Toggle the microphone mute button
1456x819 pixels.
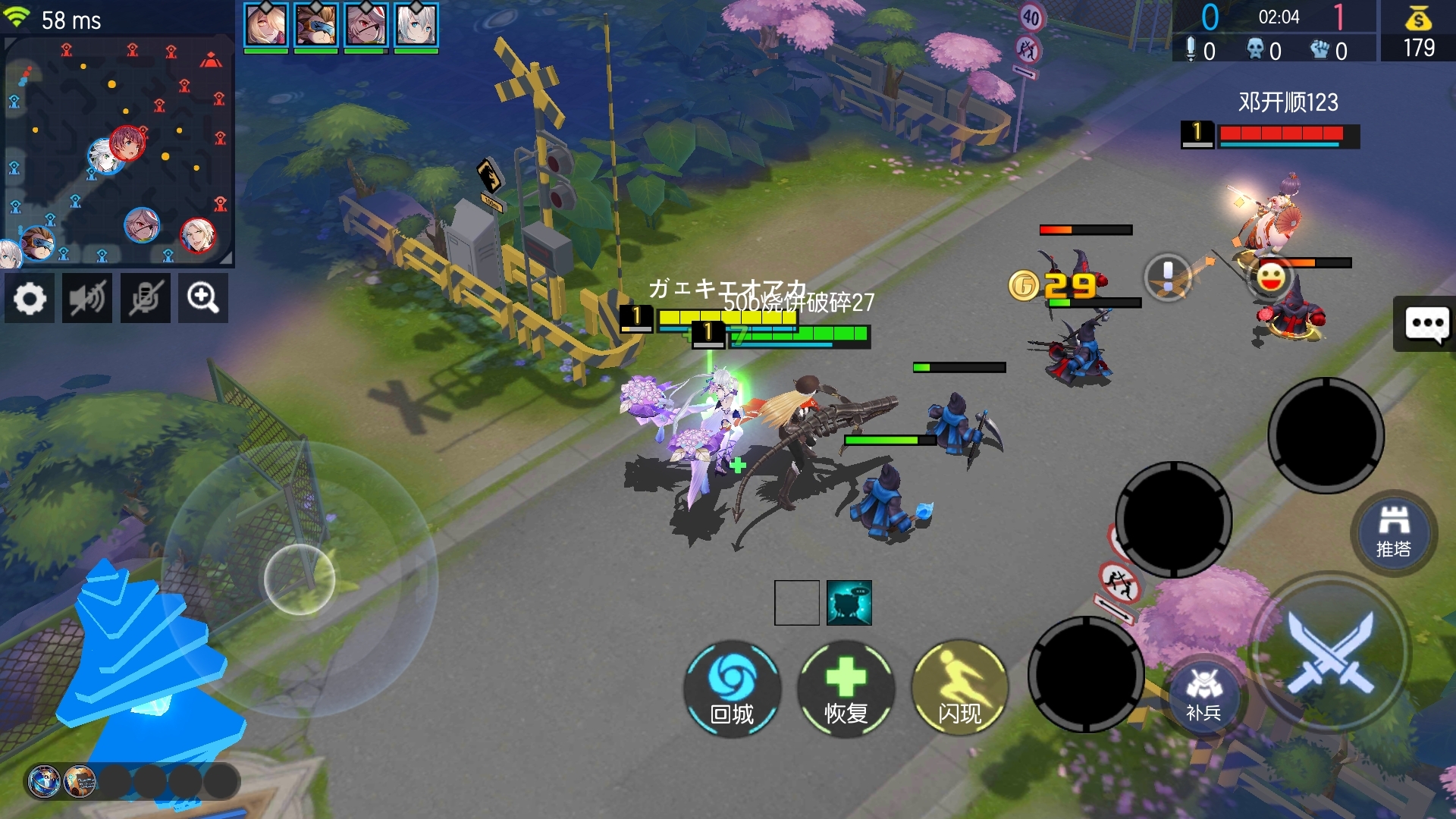click(145, 299)
